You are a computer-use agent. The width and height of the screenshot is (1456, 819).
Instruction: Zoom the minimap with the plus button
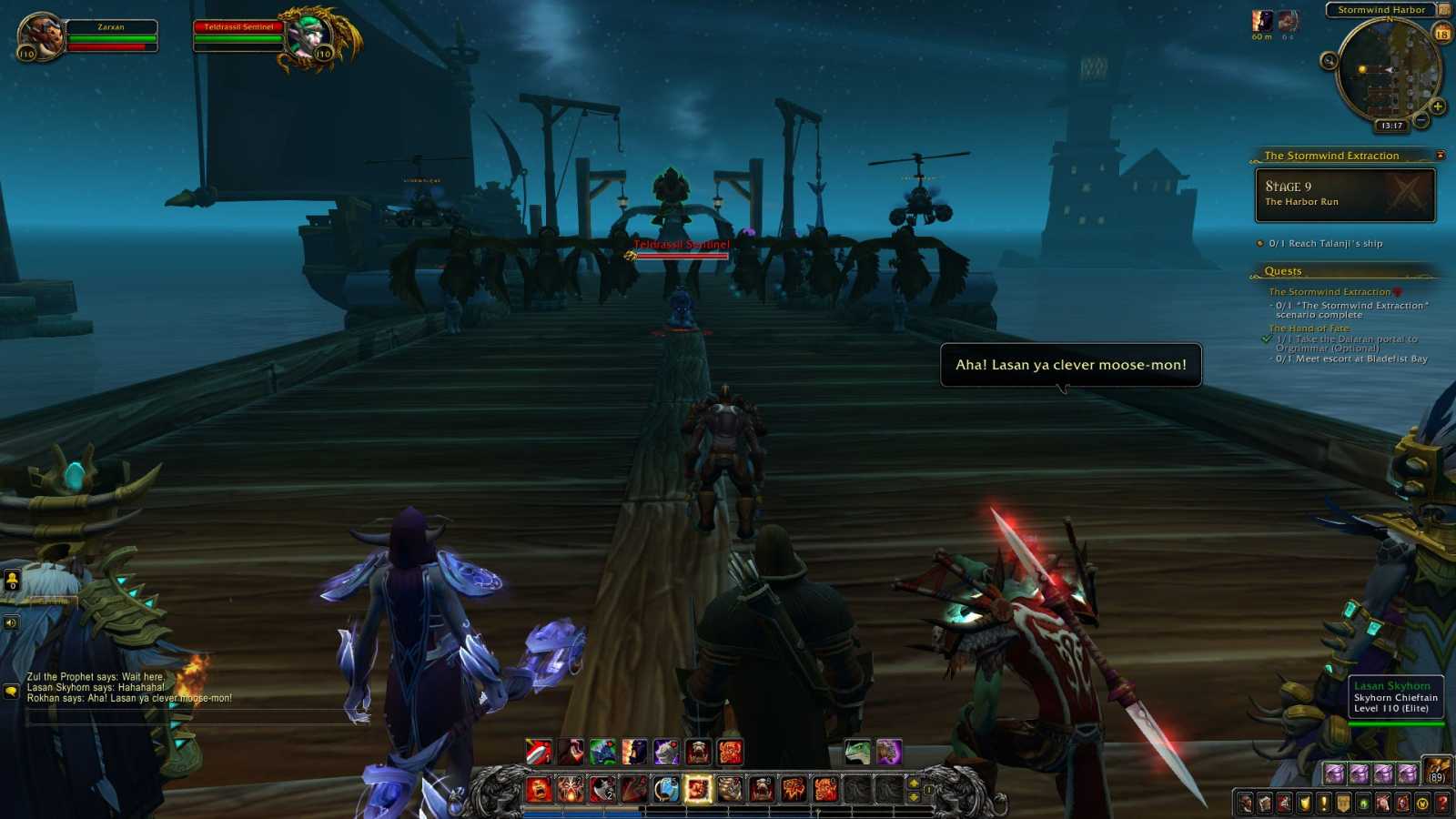coord(1438,106)
